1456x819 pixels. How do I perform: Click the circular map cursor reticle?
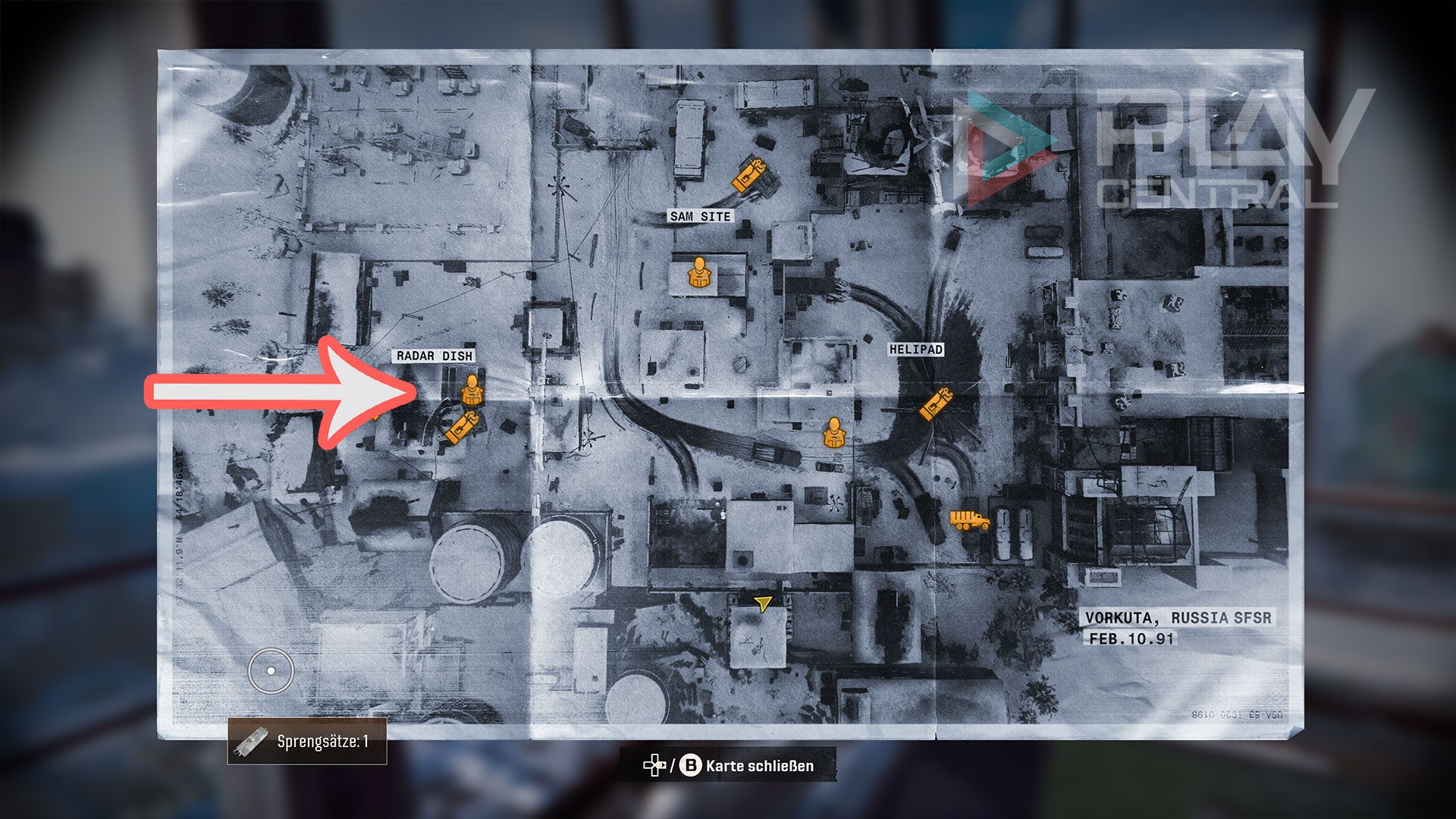coord(271,671)
